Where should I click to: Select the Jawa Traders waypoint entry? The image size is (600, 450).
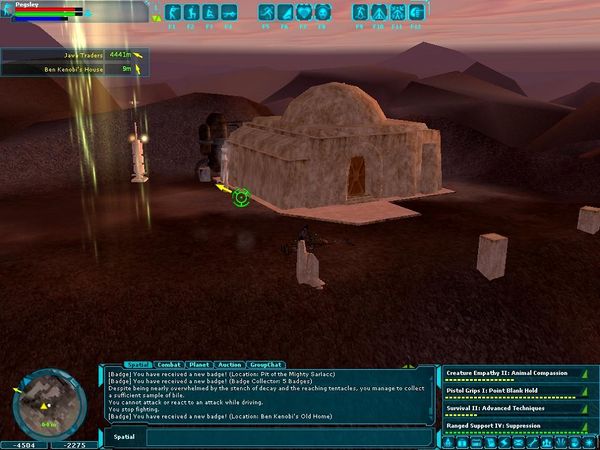click(x=72, y=54)
